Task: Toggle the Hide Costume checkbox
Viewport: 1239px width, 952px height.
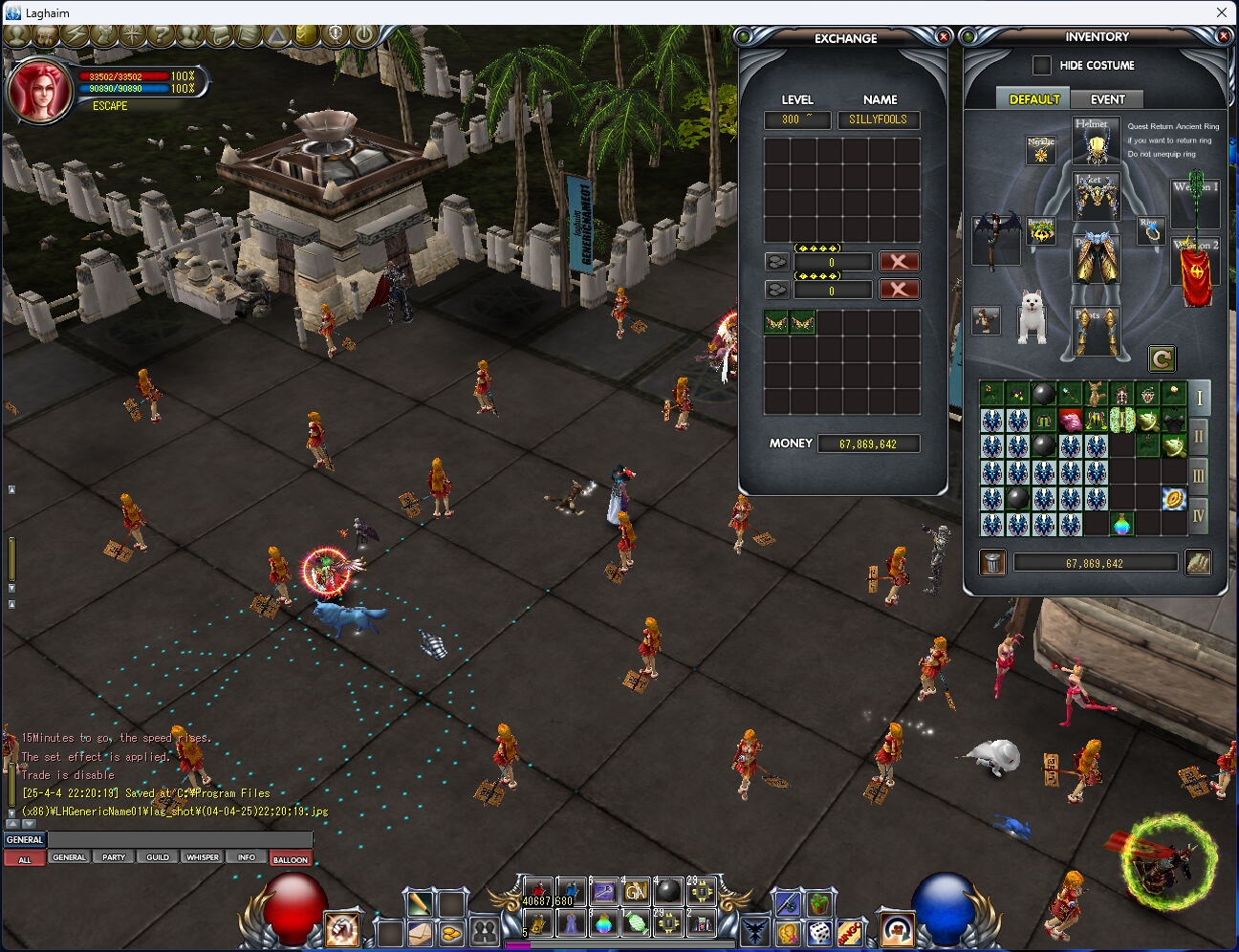Action: (x=1041, y=65)
